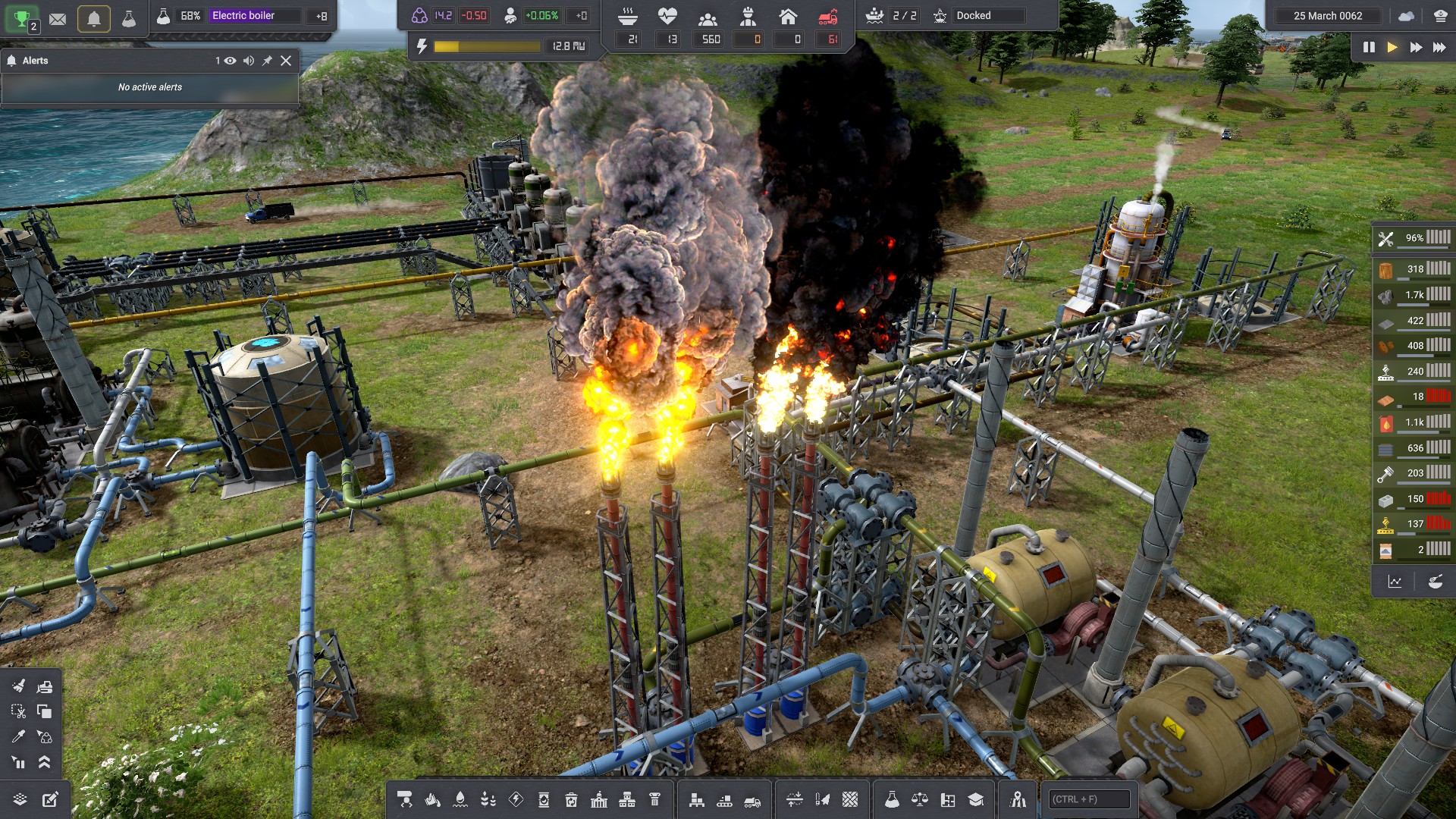The height and width of the screenshot is (819, 1456).
Task: Pin the Alerts panel
Action: tap(267, 61)
